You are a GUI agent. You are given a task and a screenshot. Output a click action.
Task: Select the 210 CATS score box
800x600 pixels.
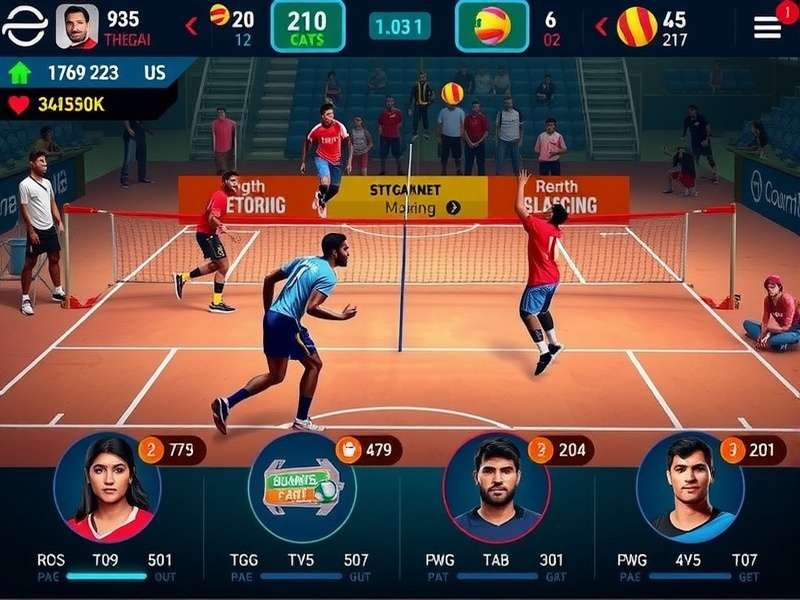point(307,26)
